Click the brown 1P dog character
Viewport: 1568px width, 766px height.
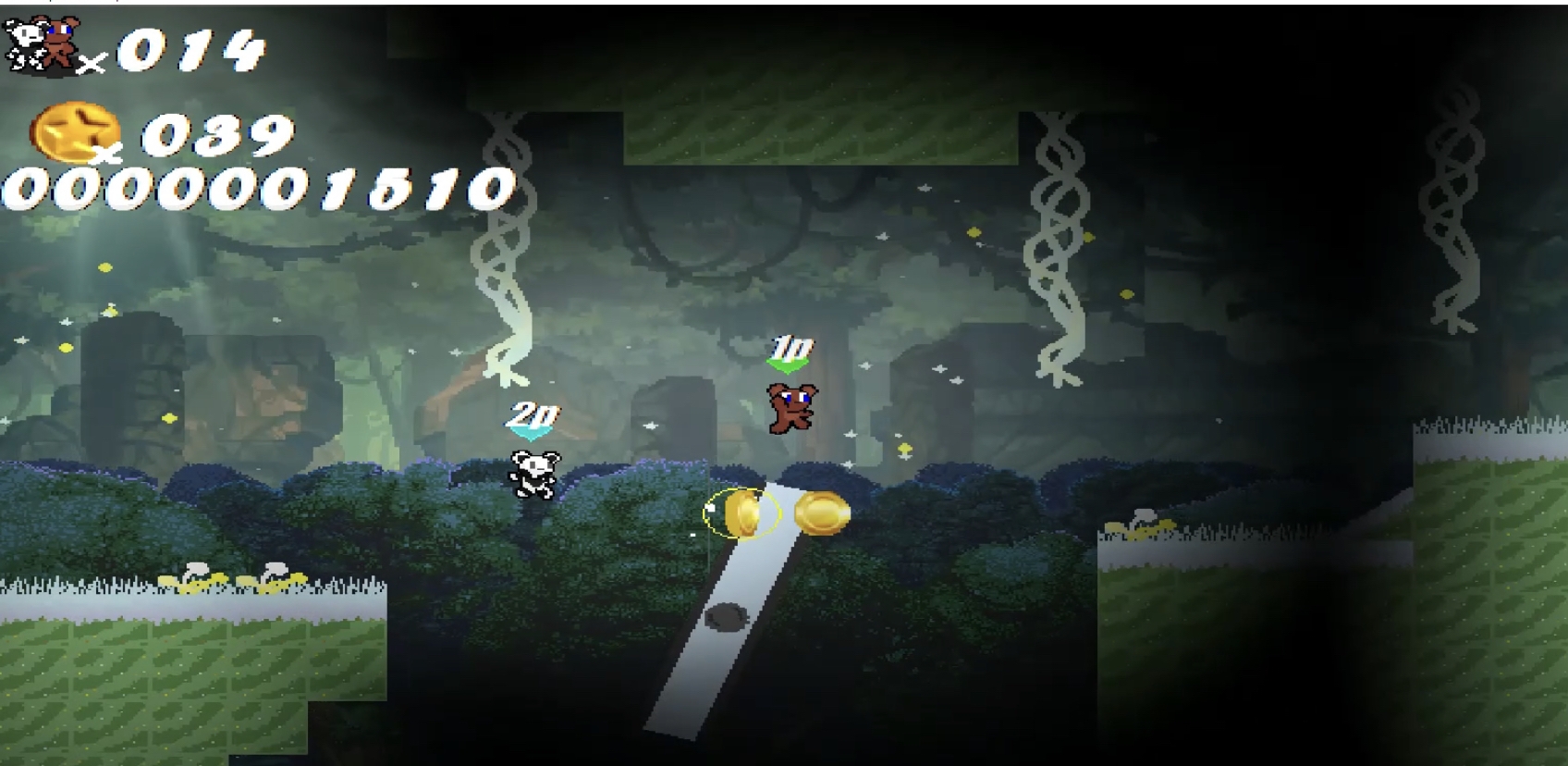coord(790,407)
